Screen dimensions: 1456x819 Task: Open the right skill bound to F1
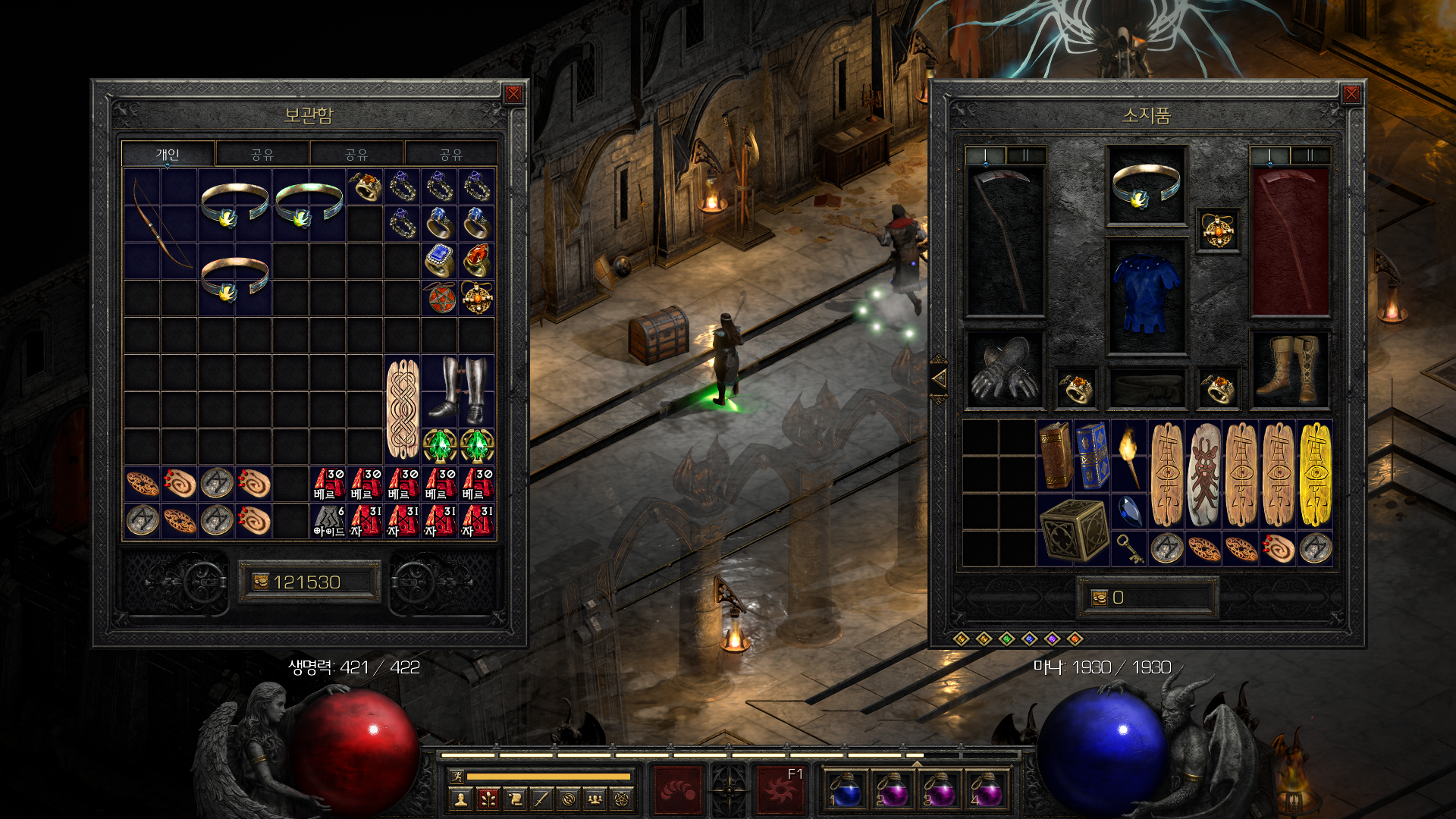[x=780, y=789]
